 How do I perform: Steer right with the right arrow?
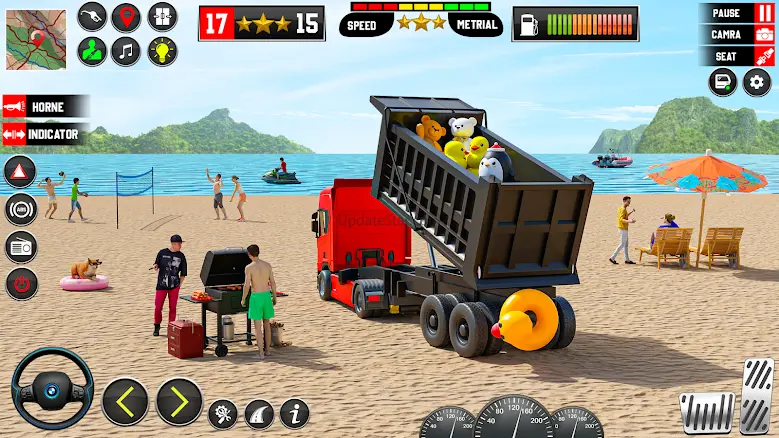click(x=179, y=401)
